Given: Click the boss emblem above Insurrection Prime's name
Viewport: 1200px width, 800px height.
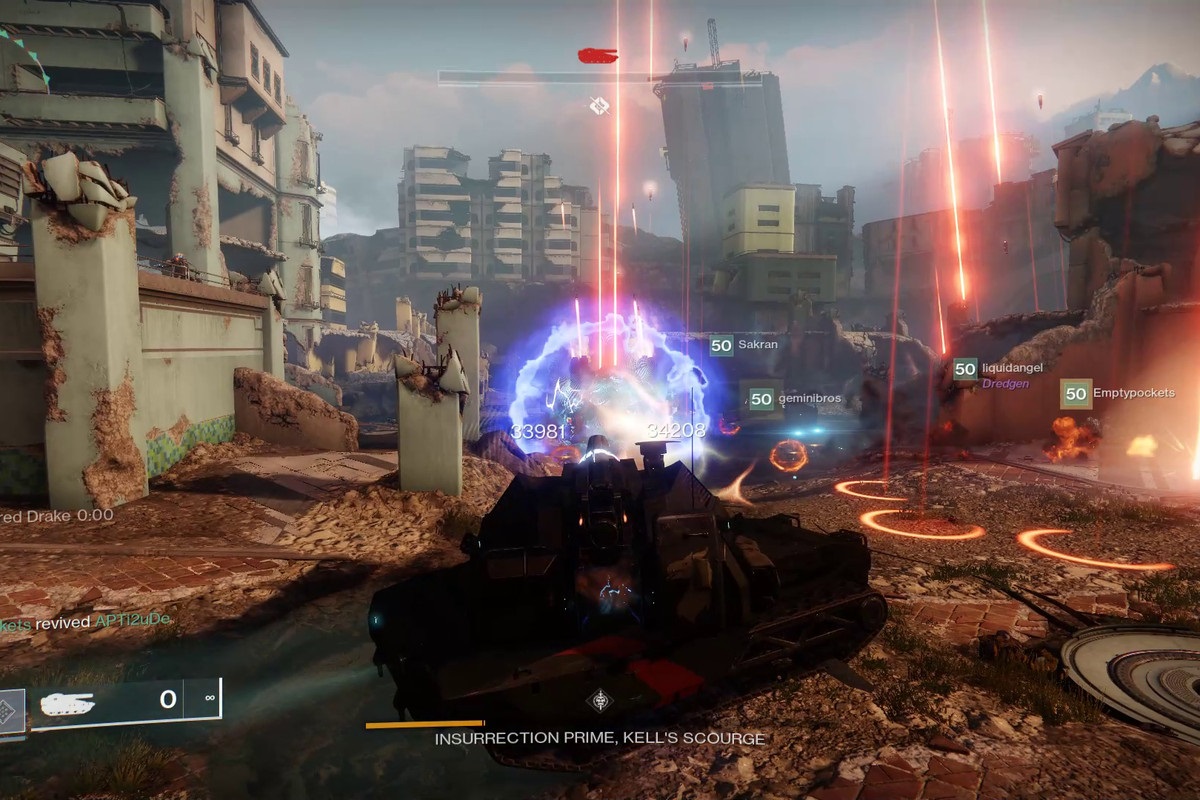Looking at the screenshot, I should (599, 700).
